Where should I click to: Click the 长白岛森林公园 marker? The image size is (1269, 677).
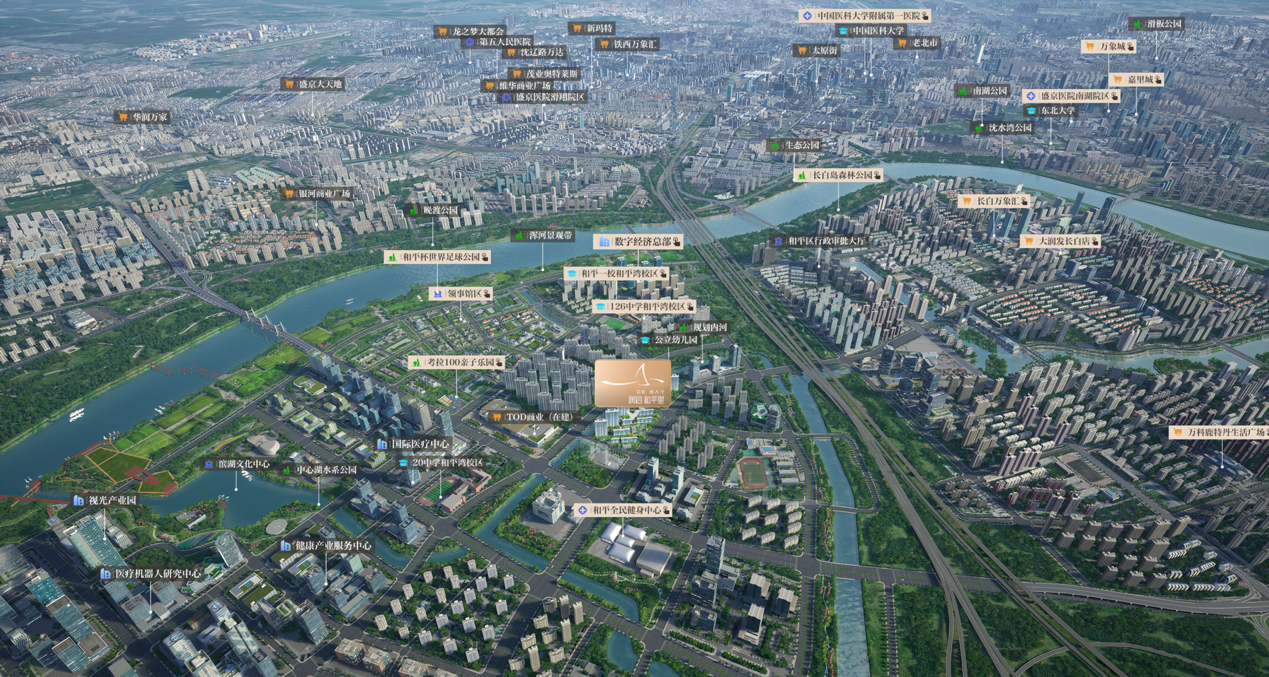pyautogui.click(x=839, y=175)
